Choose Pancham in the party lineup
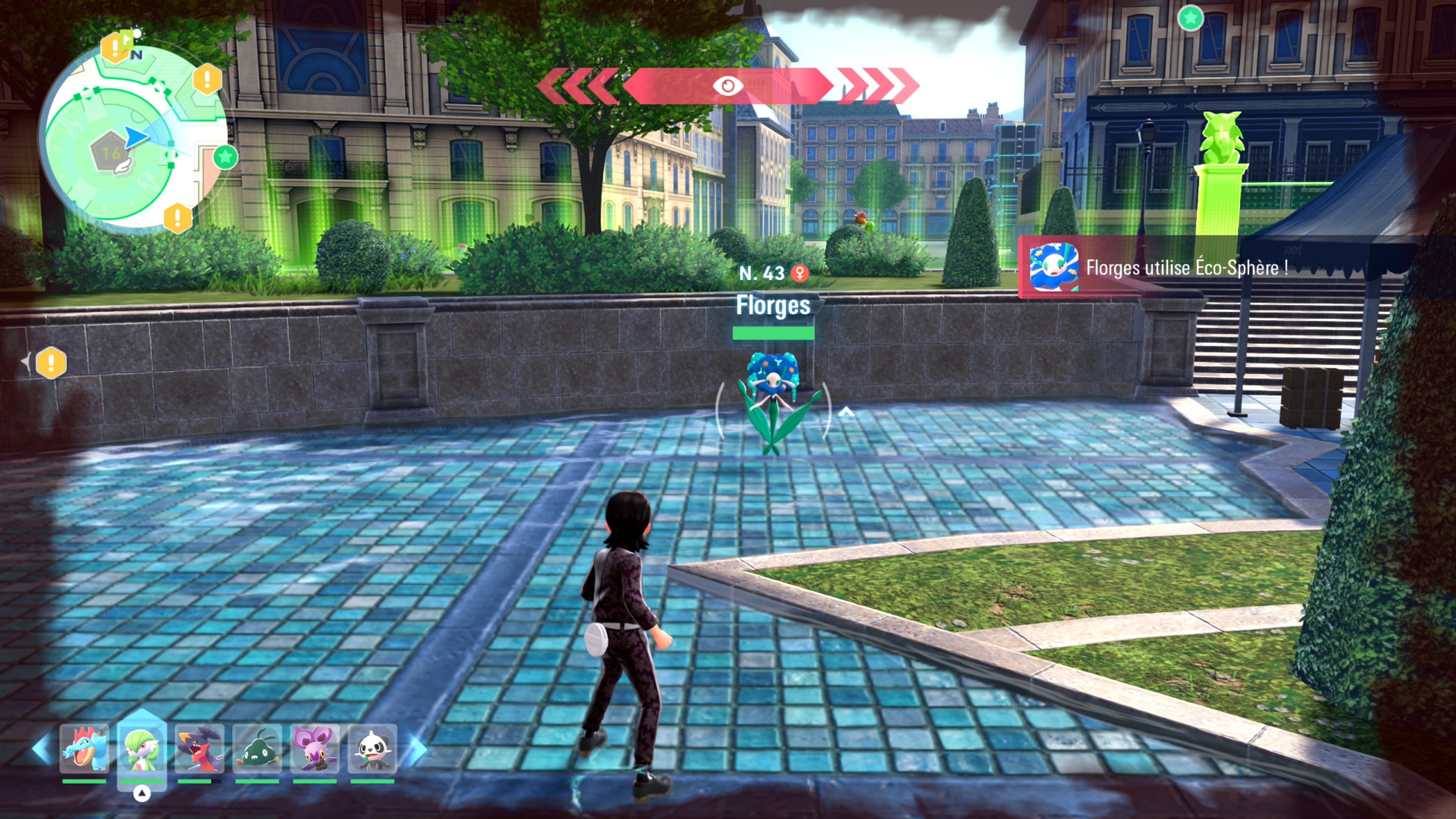 pos(372,748)
